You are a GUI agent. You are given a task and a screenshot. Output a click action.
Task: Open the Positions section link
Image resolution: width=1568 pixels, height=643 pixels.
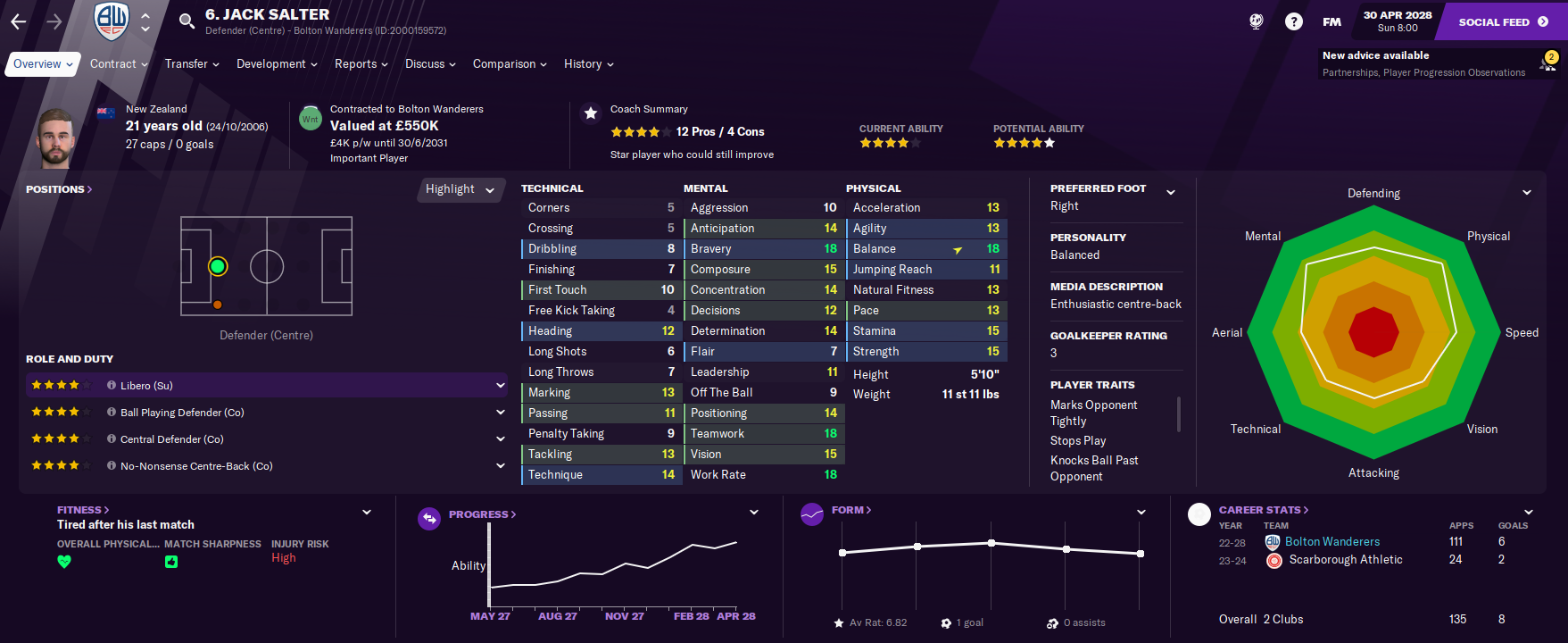(59, 189)
